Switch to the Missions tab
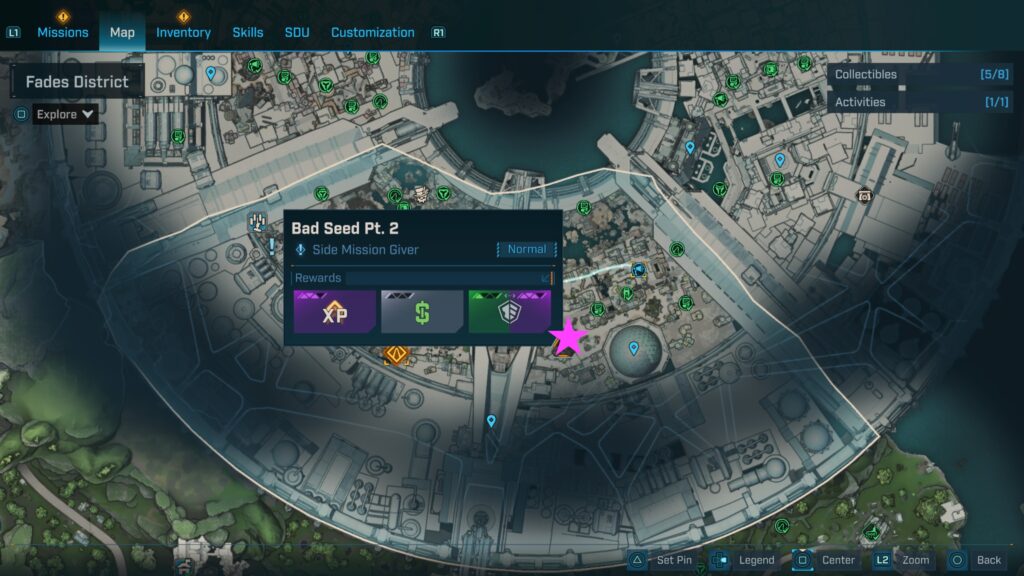The height and width of the screenshot is (576, 1024). pos(63,32)
